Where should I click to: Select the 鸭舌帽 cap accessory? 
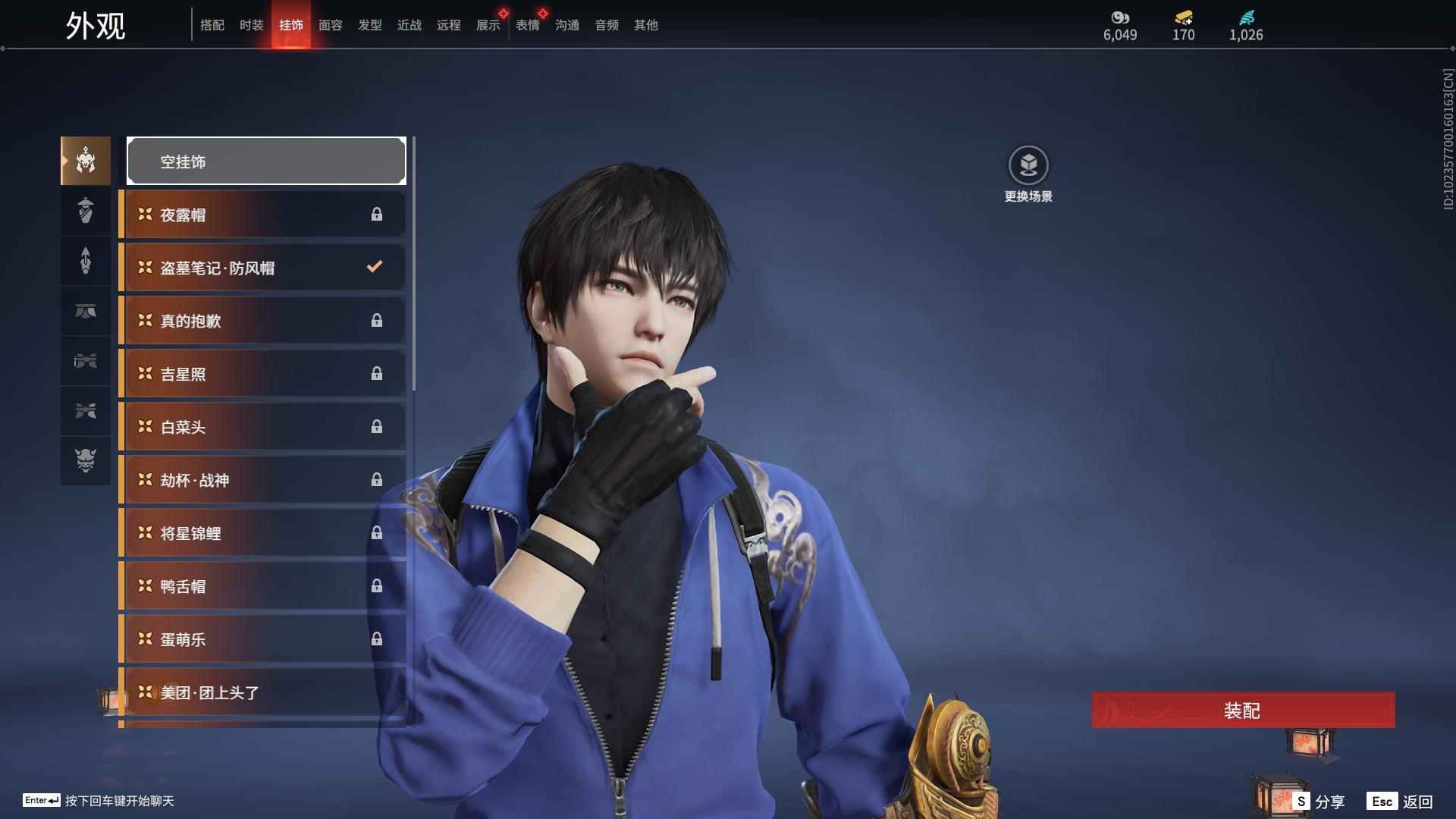coord(262,586)
